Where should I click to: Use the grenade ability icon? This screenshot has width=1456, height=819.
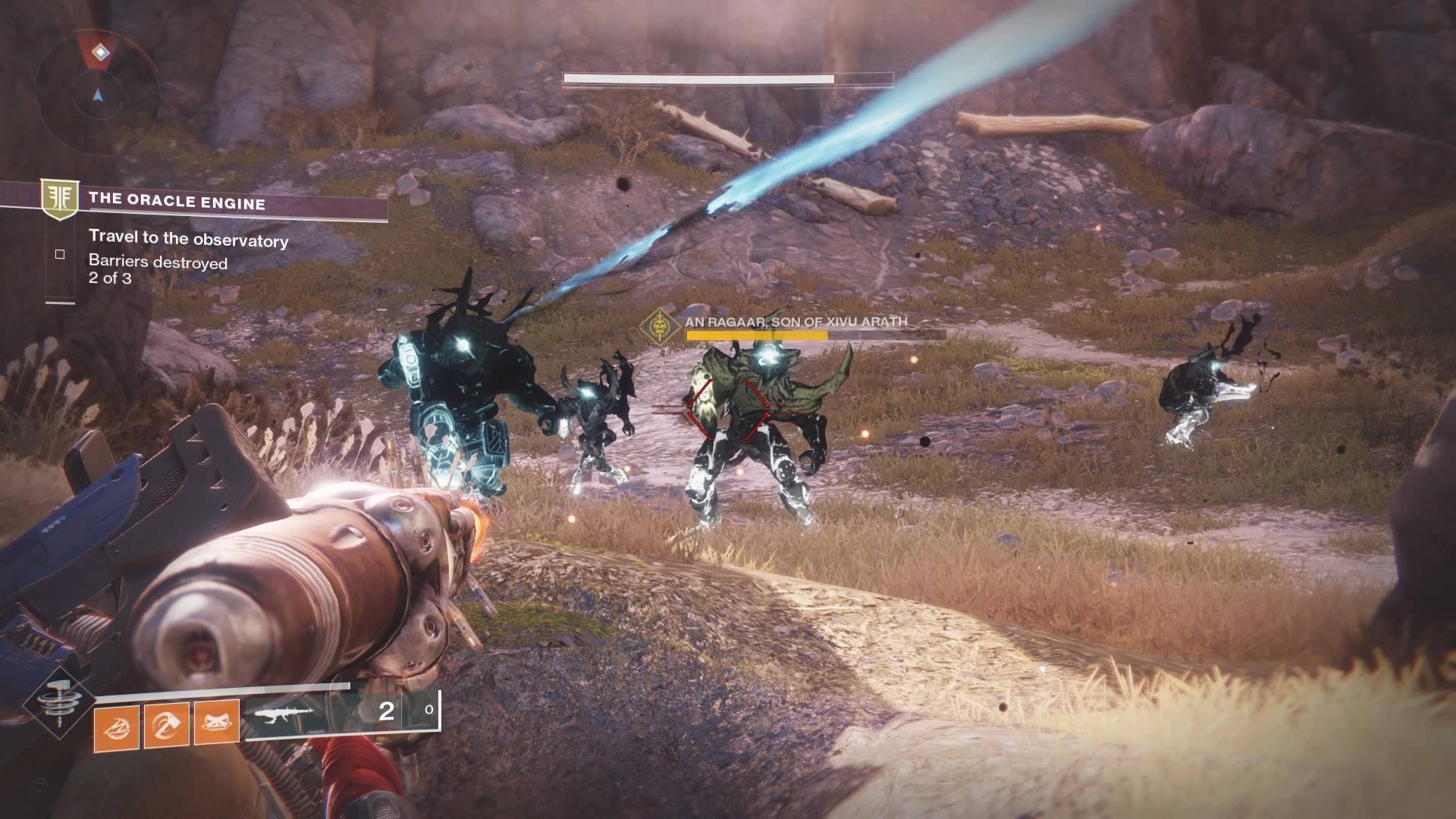[116, 726]
